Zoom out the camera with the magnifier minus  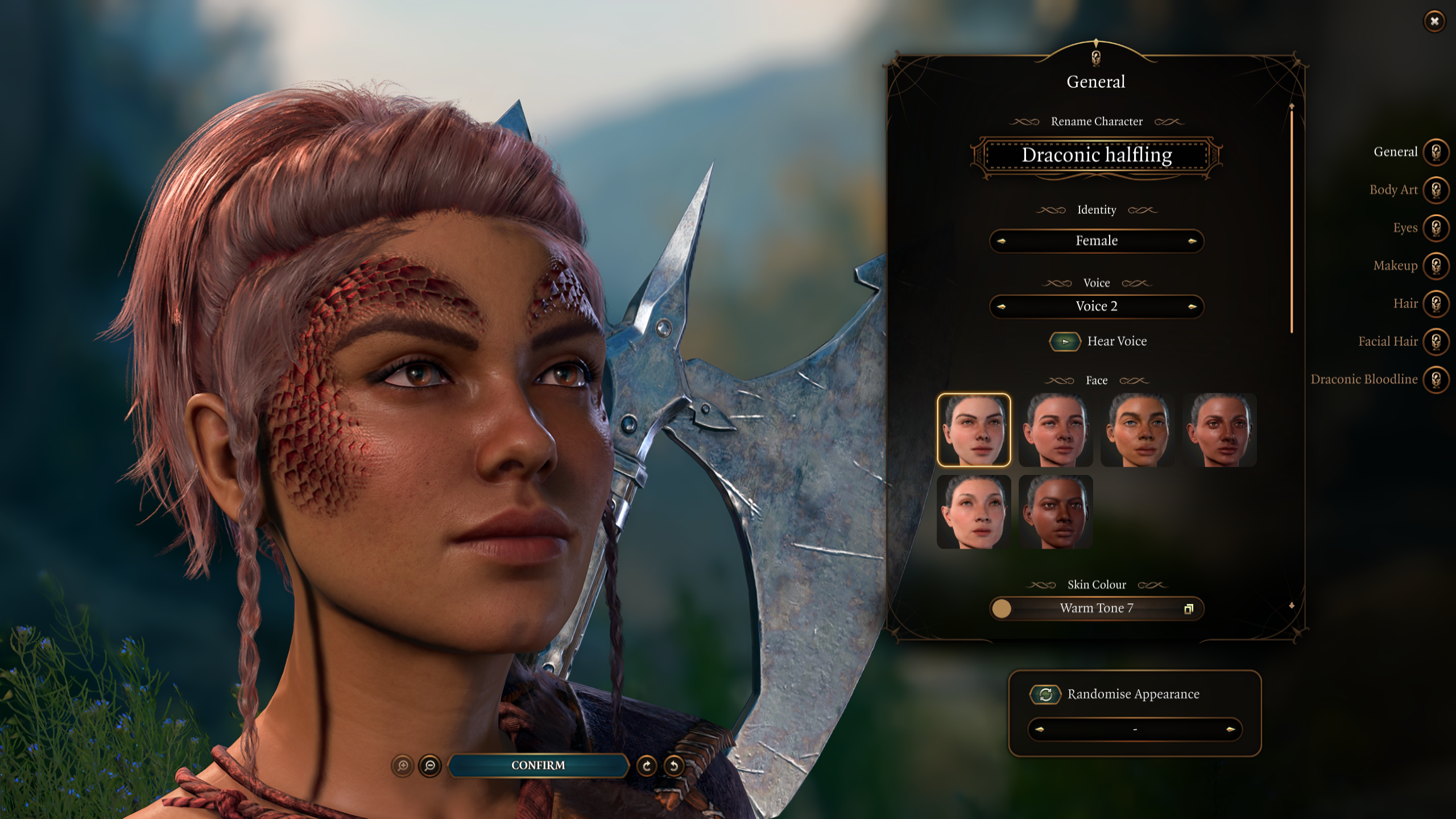pos(430,766)
